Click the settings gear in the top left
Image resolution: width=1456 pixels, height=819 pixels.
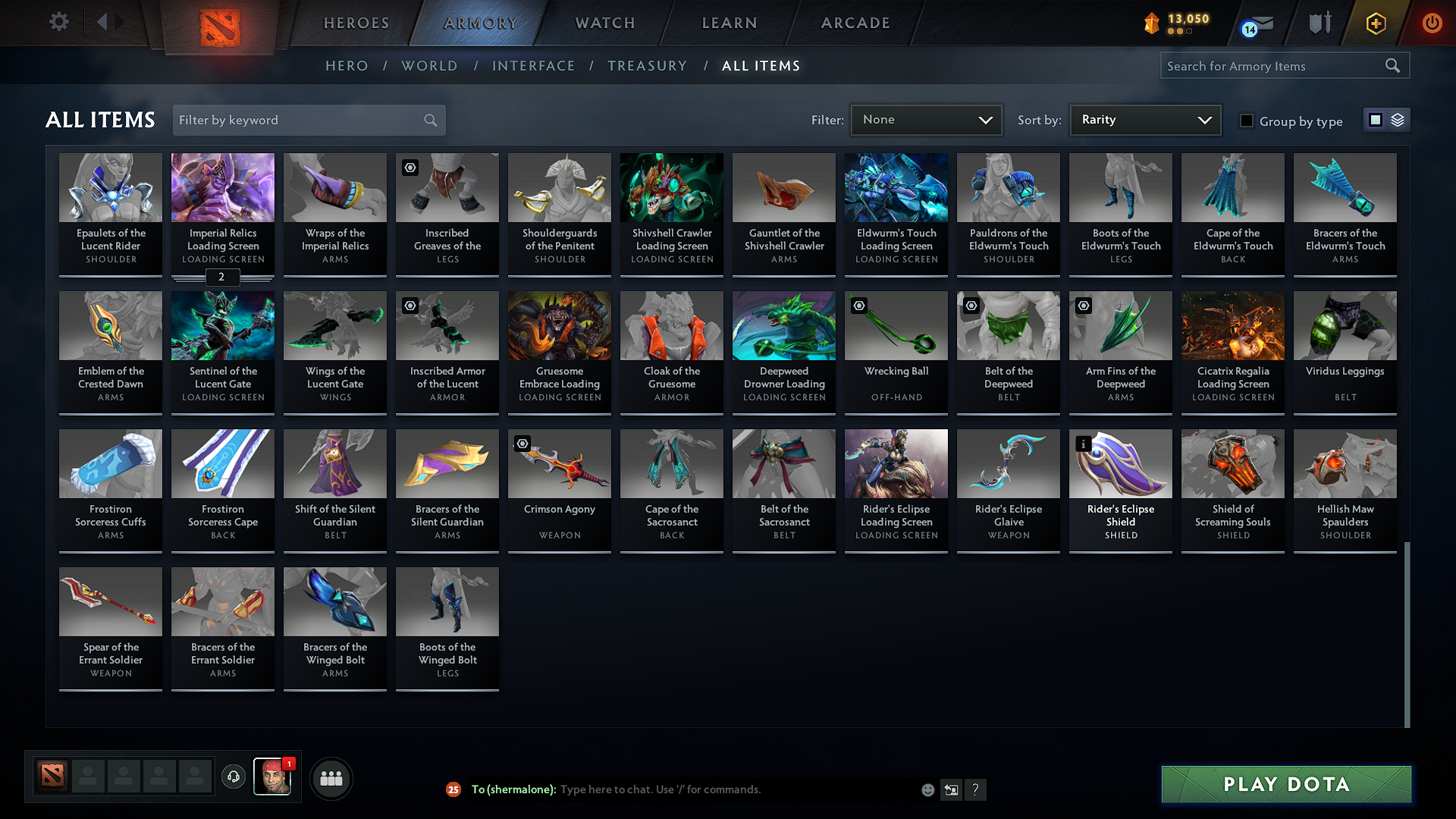[x=58, y=21]
